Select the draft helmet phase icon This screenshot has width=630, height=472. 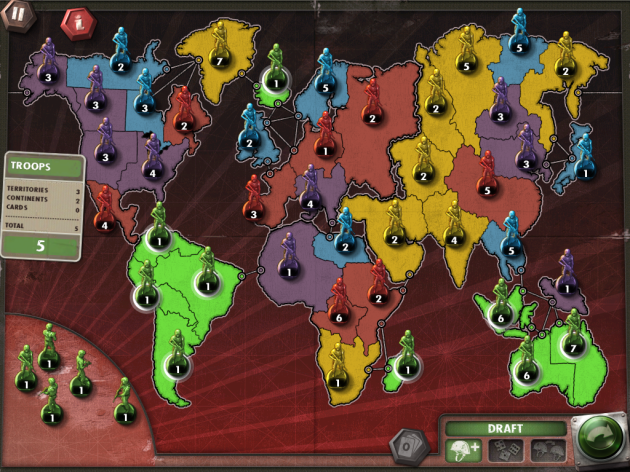pos(463,450)
